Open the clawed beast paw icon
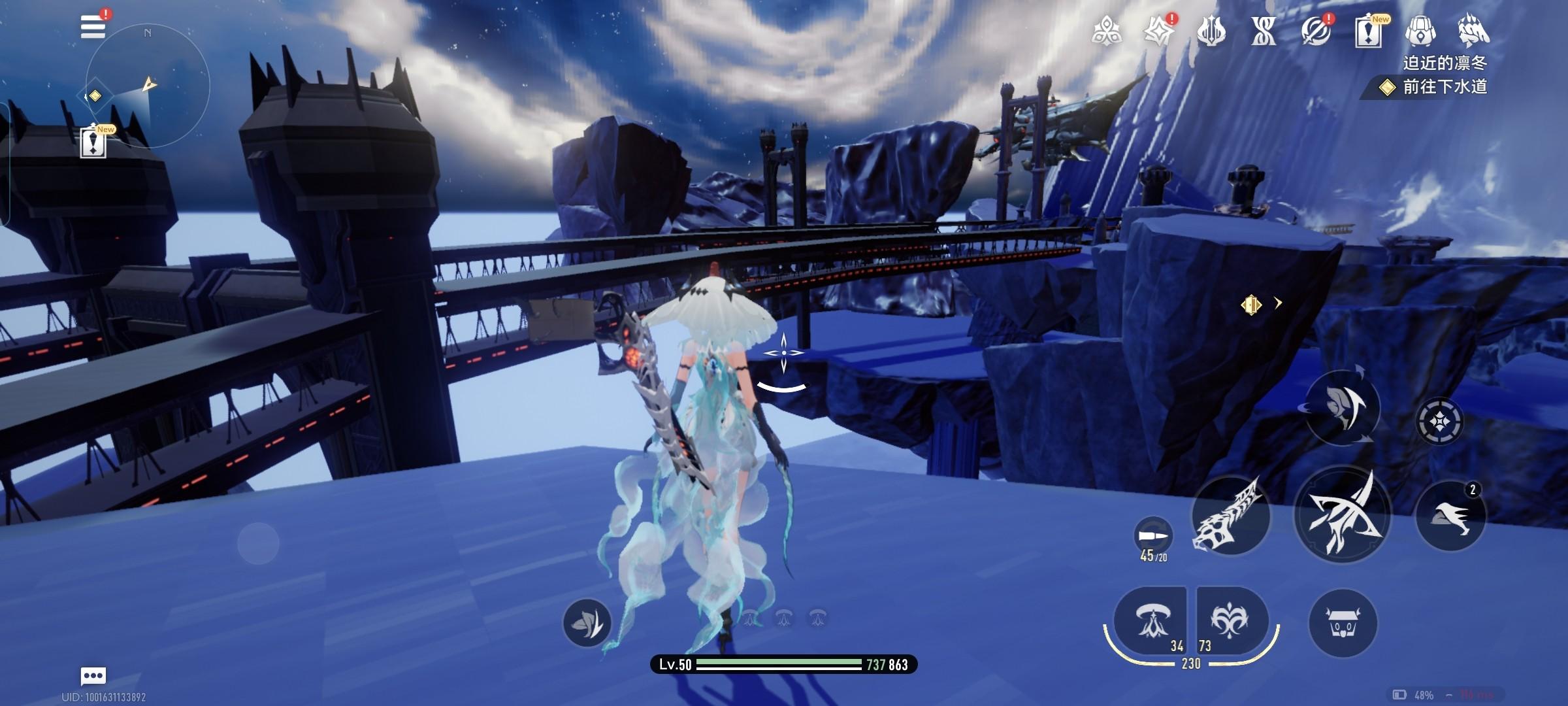Image resolution: width=1568 pixels, height=706 pixels. click(x=1473, y=31)
